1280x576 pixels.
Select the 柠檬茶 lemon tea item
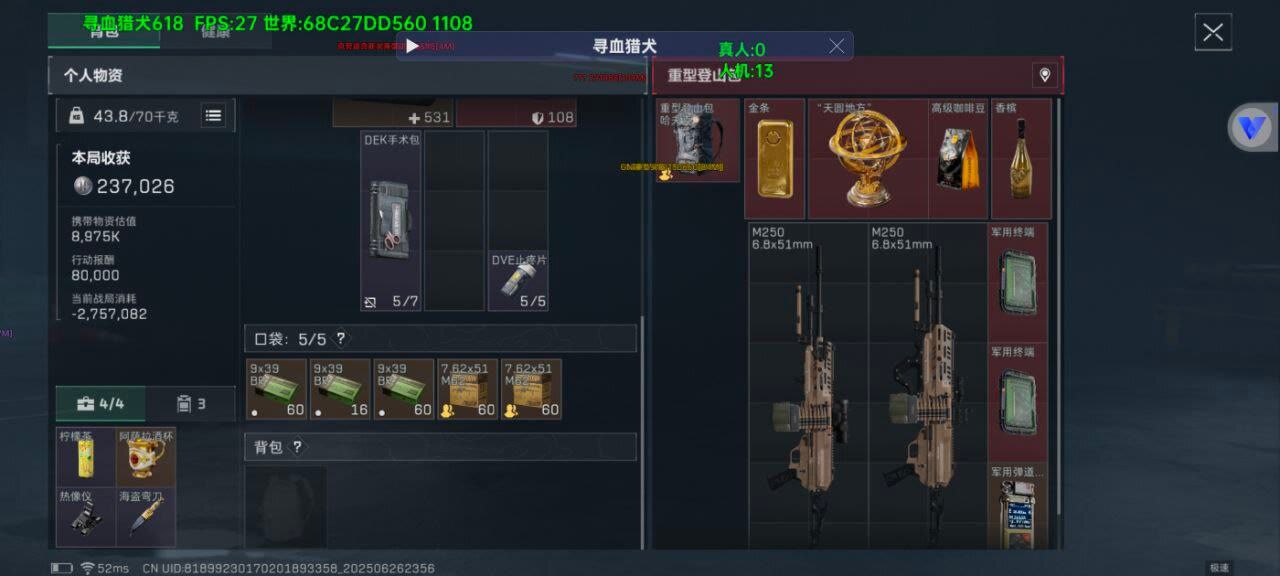(x=85, y=458)
